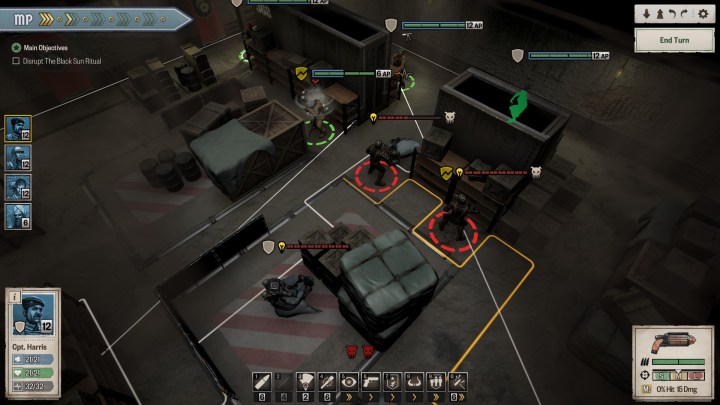Activate the cone-shaped attack ability in slot 3
This screenshot has height=405, width=720.
click(x=306, y=380)
